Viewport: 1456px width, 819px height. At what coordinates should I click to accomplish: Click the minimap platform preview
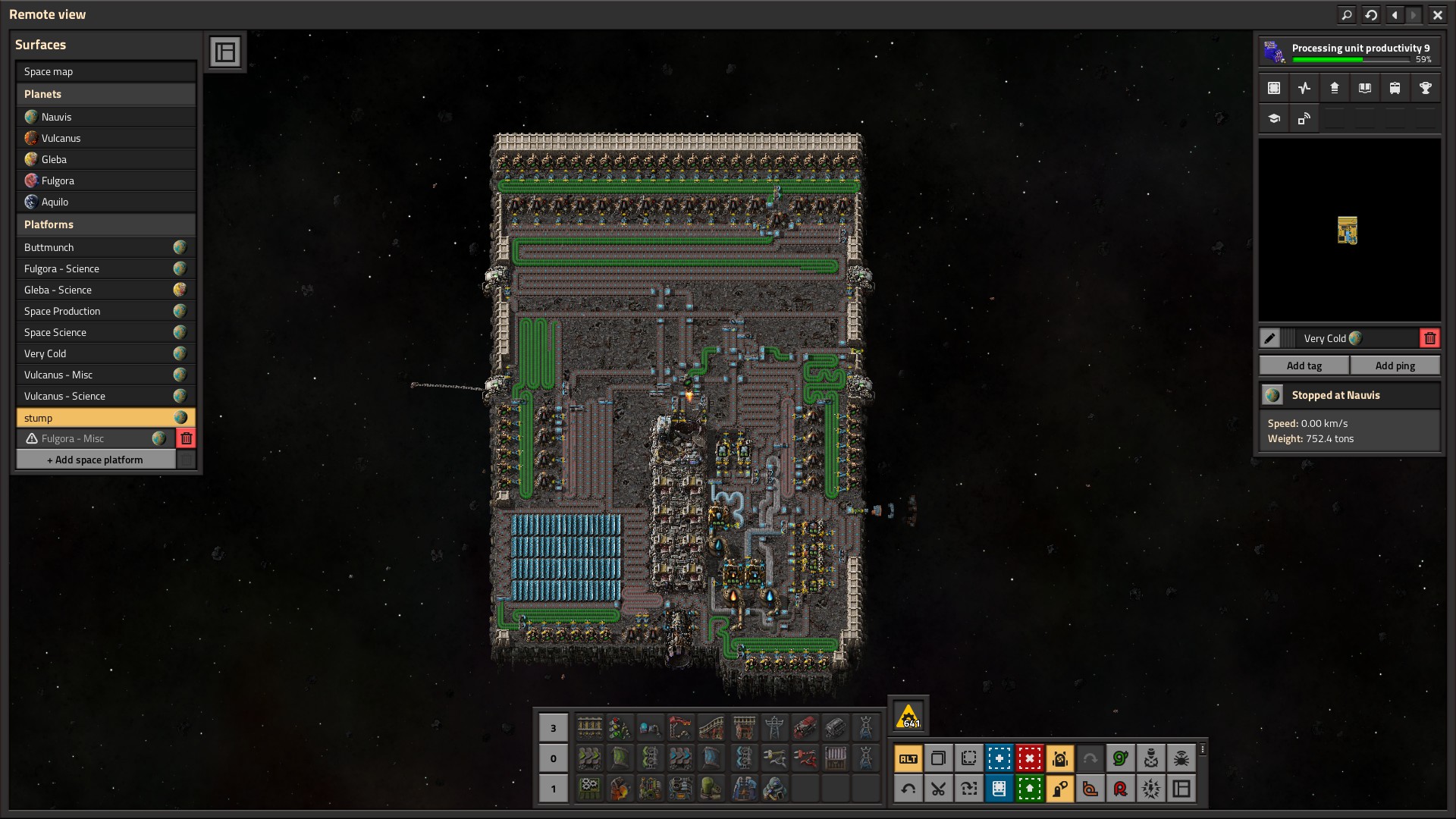[x=1348, y=231]
